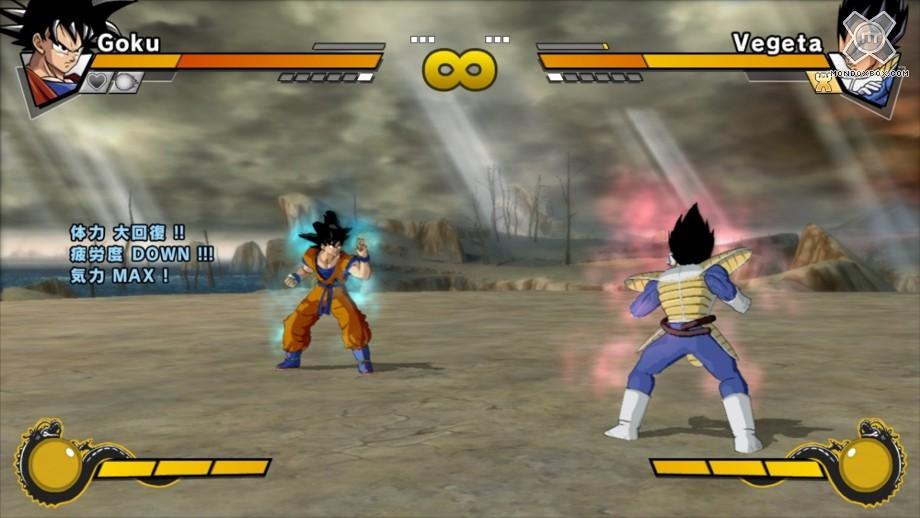
Task: Select the round item icon beside the heart
Action: point(124,82)
